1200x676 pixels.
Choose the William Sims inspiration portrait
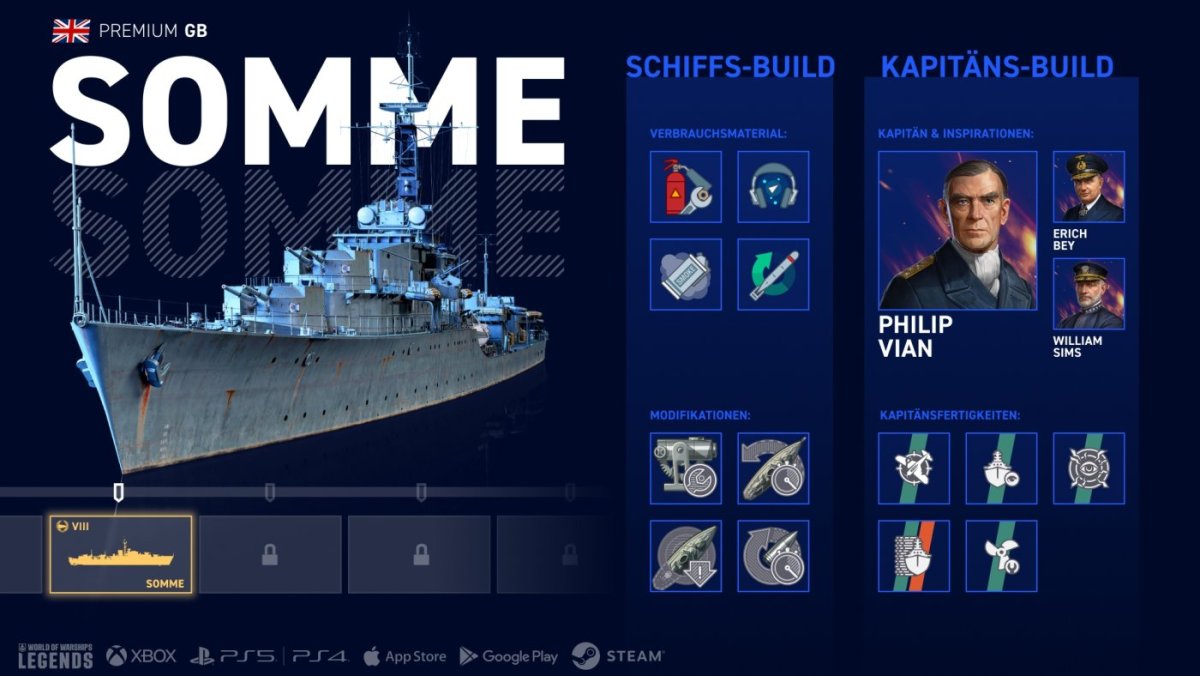click(x=1089, y=293)
